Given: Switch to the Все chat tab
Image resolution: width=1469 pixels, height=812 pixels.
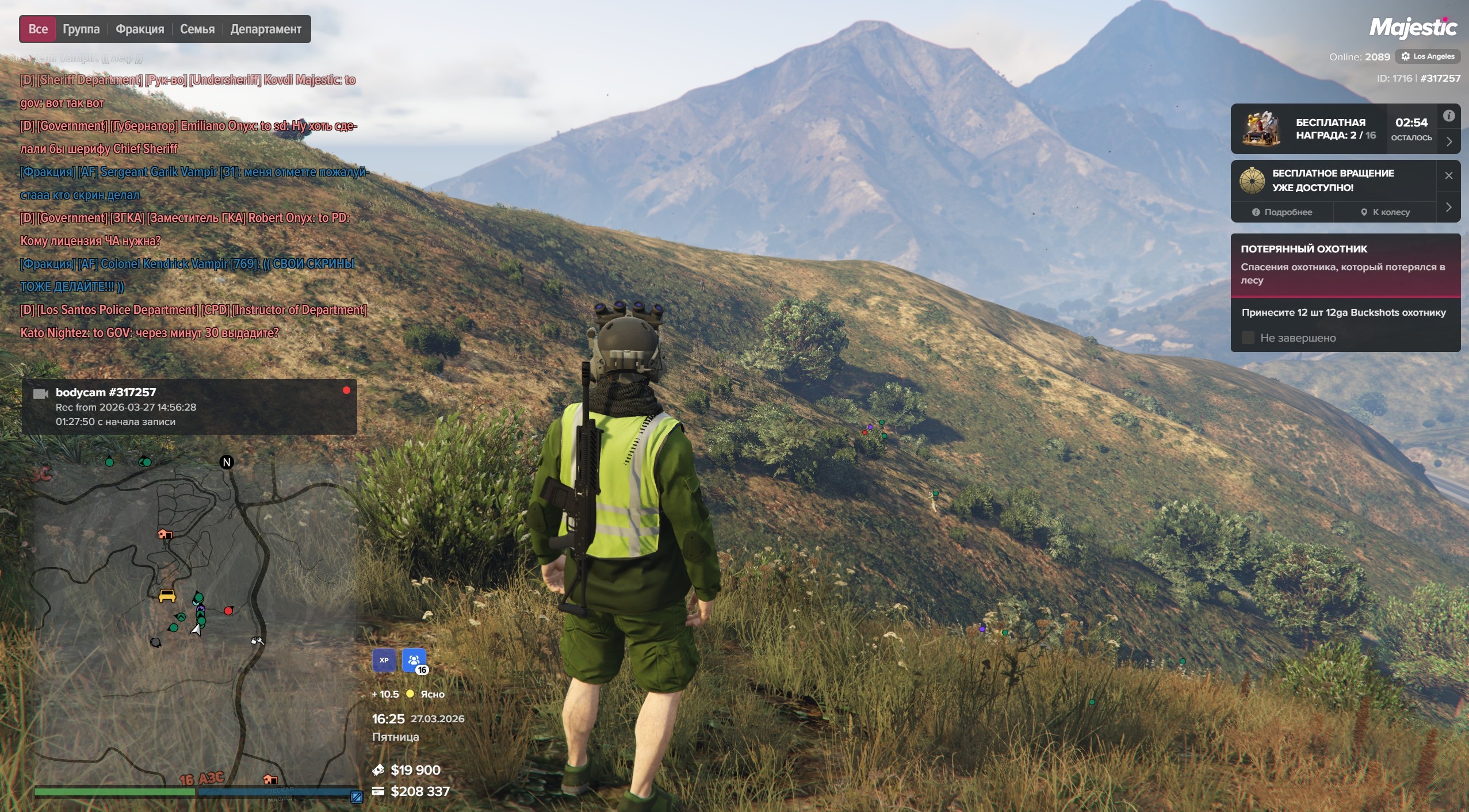Looking at the screenshot, I should click(38, 29).
